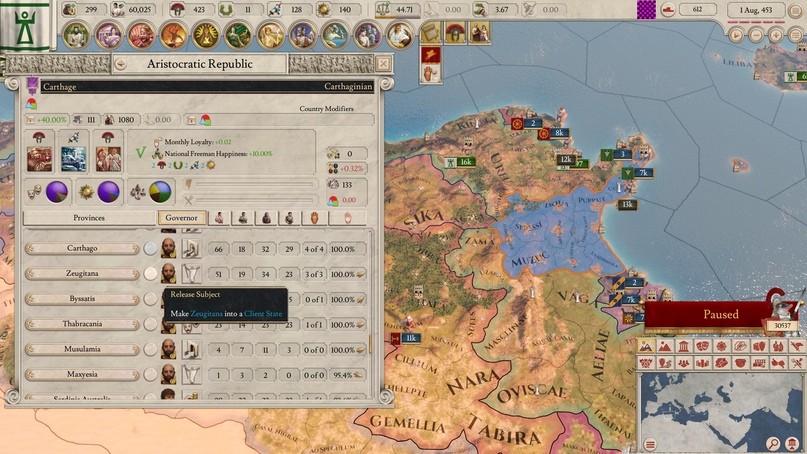Click the release subject circle for Zeugitana

150,273
